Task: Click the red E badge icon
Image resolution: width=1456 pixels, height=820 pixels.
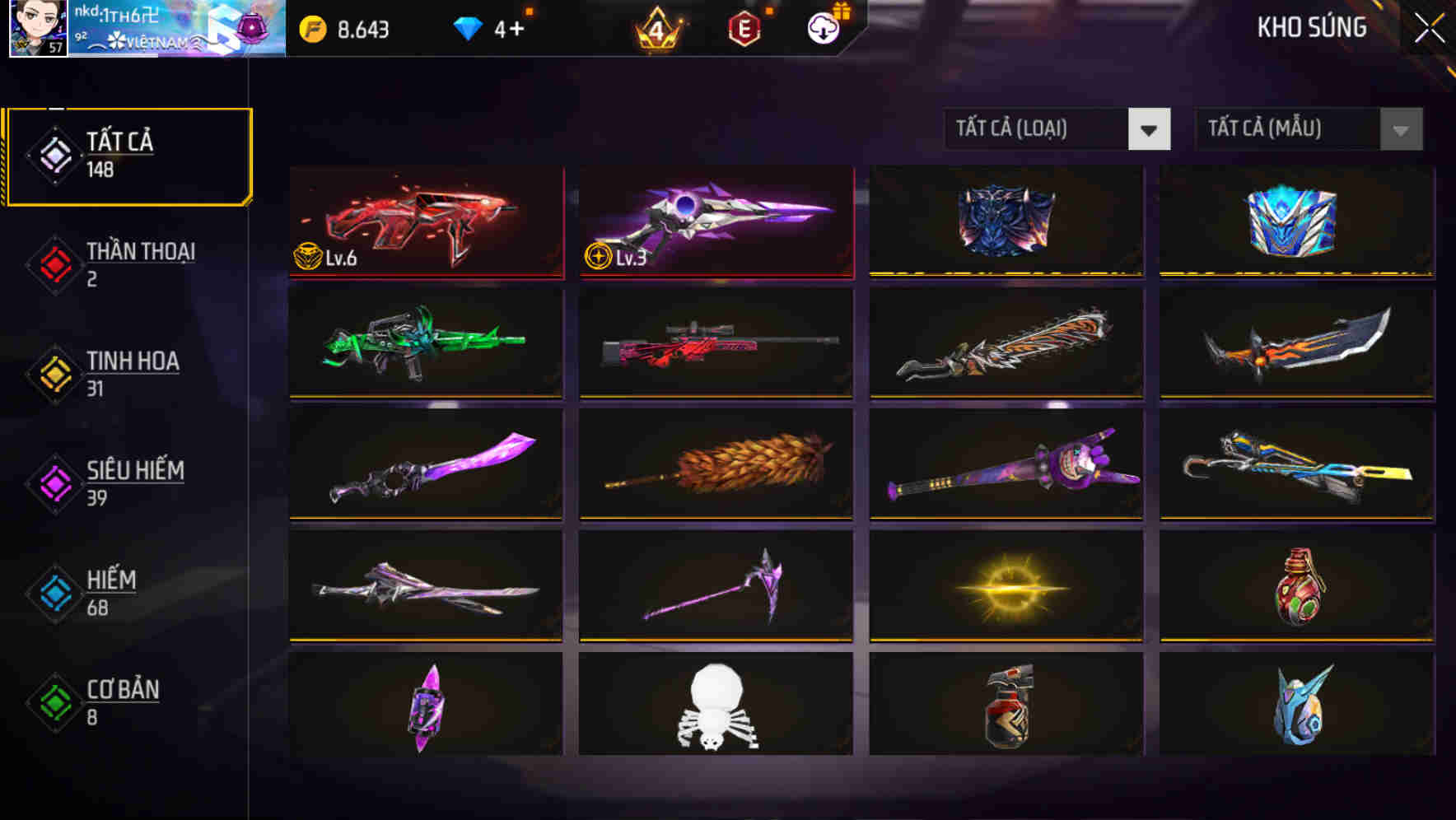Action: pyautogui.click(x=743, y=27)
